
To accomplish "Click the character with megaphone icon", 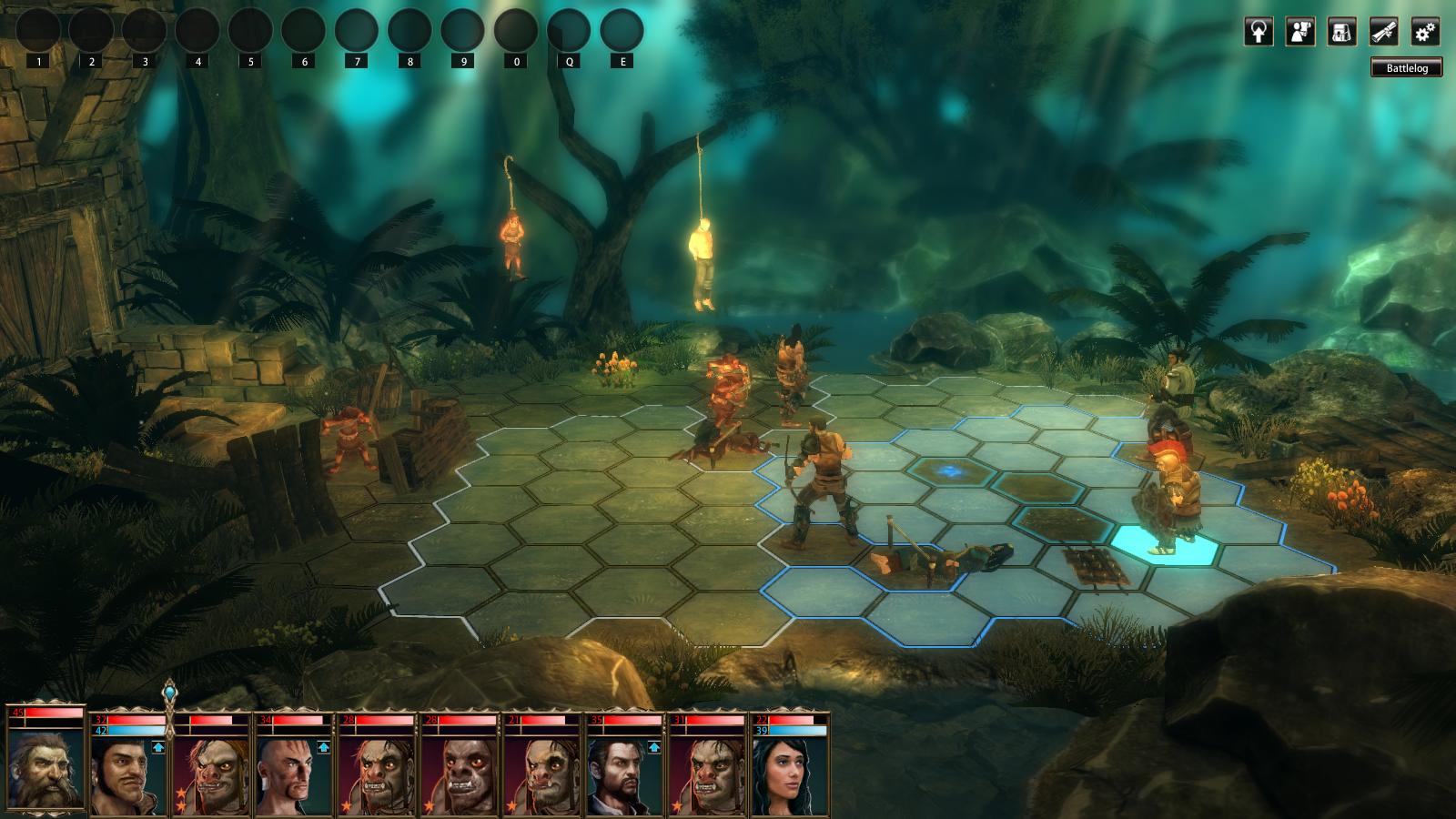I will (1300, 32).
